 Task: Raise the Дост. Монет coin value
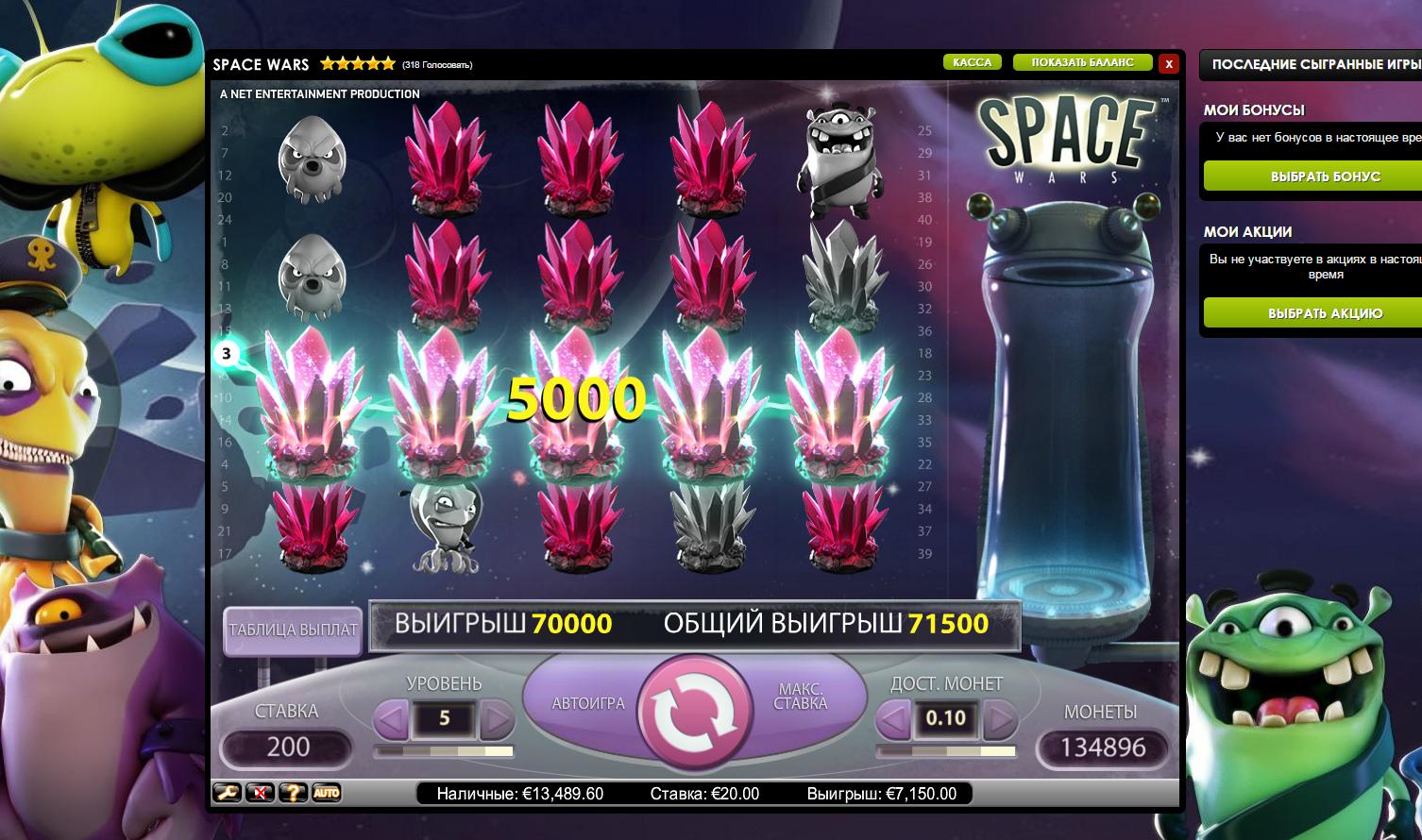[x=999, y=720]
